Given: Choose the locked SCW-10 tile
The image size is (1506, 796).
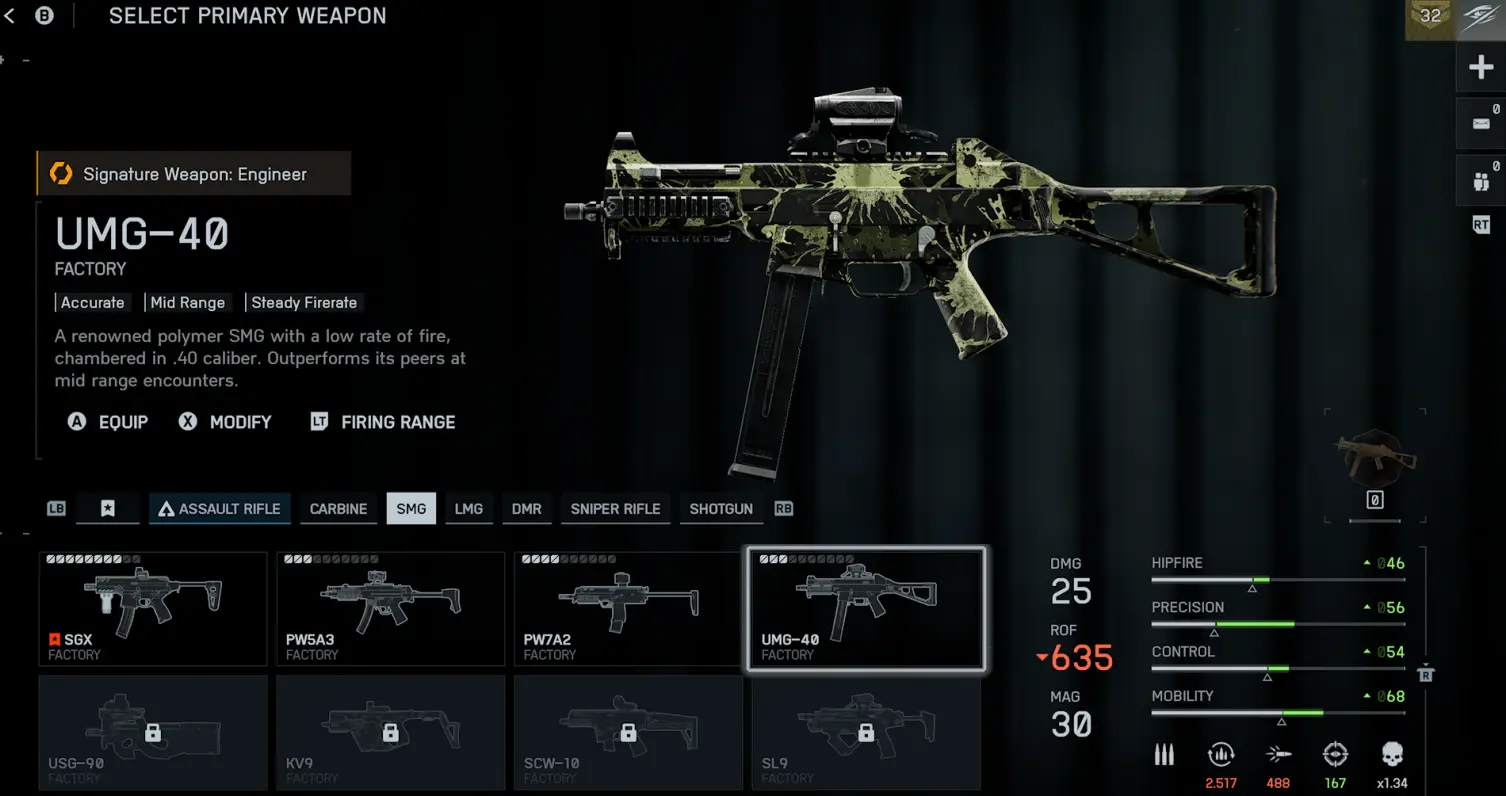Looking at the screenshot, I should click(x=628, y=733).
